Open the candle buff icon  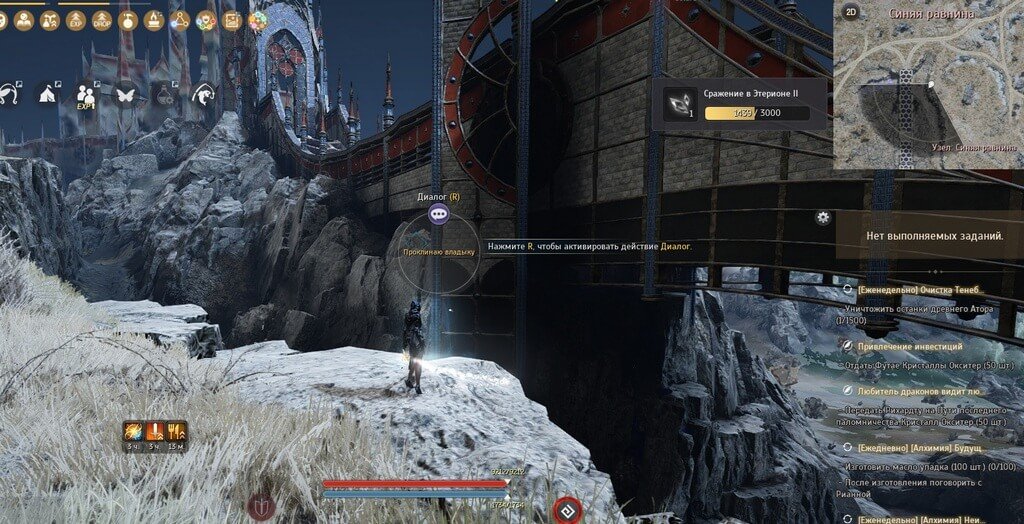153,20
